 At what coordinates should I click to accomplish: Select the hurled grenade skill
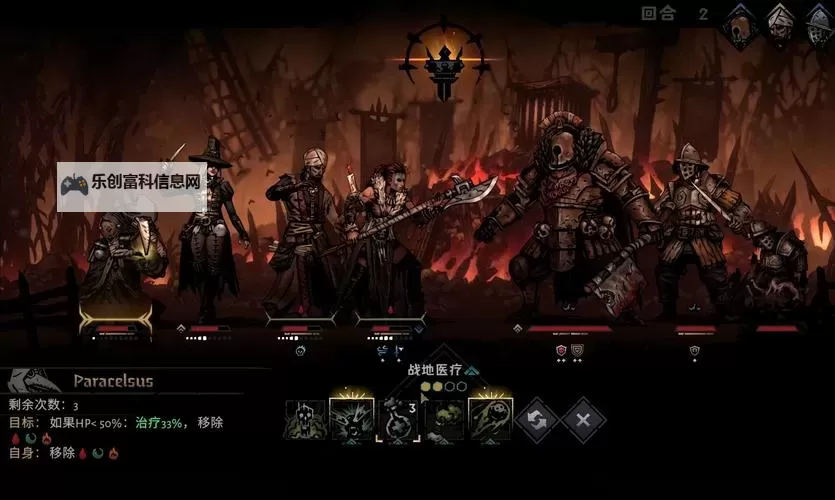coord(490,420)
